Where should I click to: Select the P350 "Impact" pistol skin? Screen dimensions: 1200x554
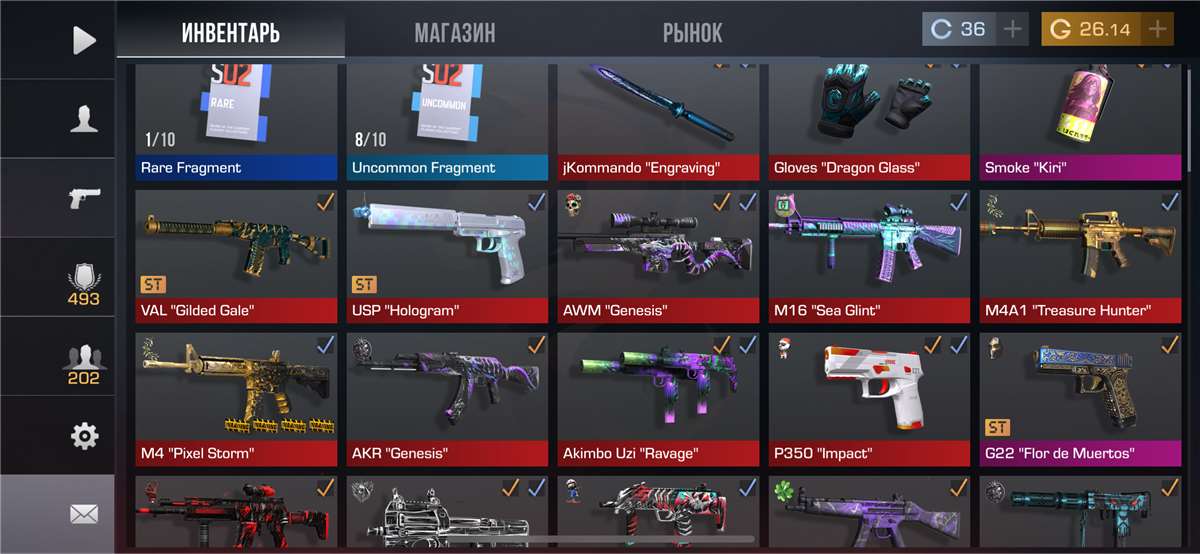869,398
